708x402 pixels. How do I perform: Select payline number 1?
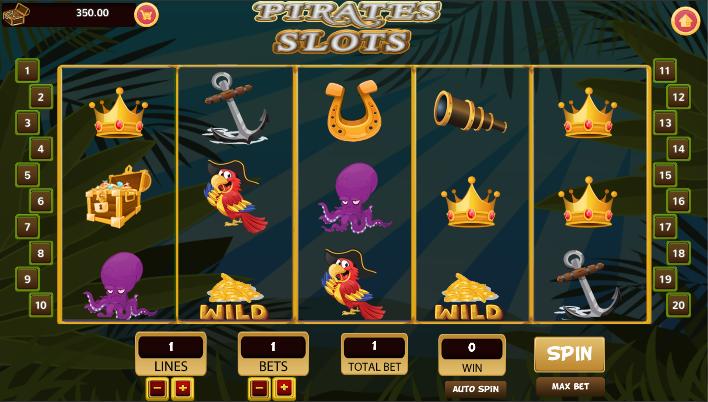click(x=27, y=70)
